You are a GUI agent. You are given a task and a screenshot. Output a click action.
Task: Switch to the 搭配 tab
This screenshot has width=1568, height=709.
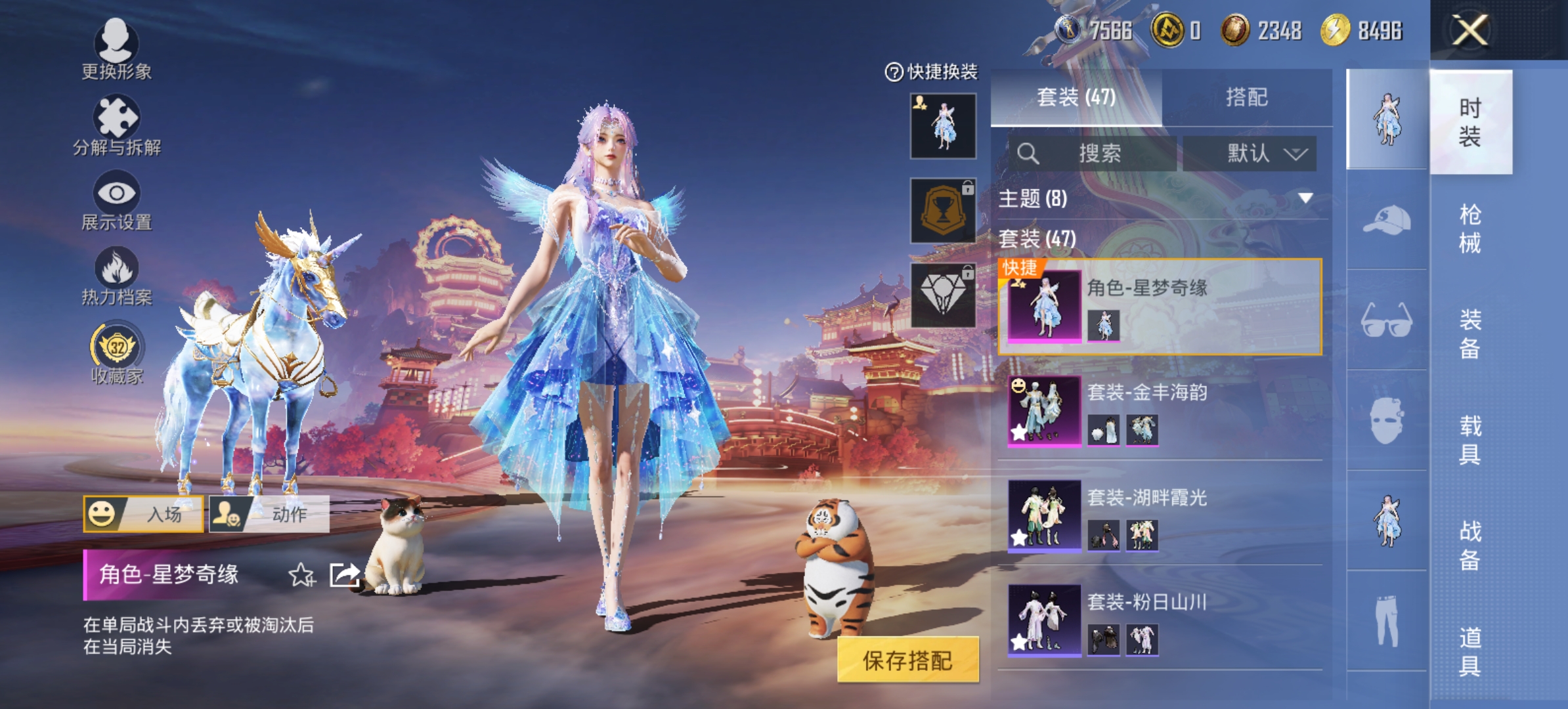point(1246,97)
